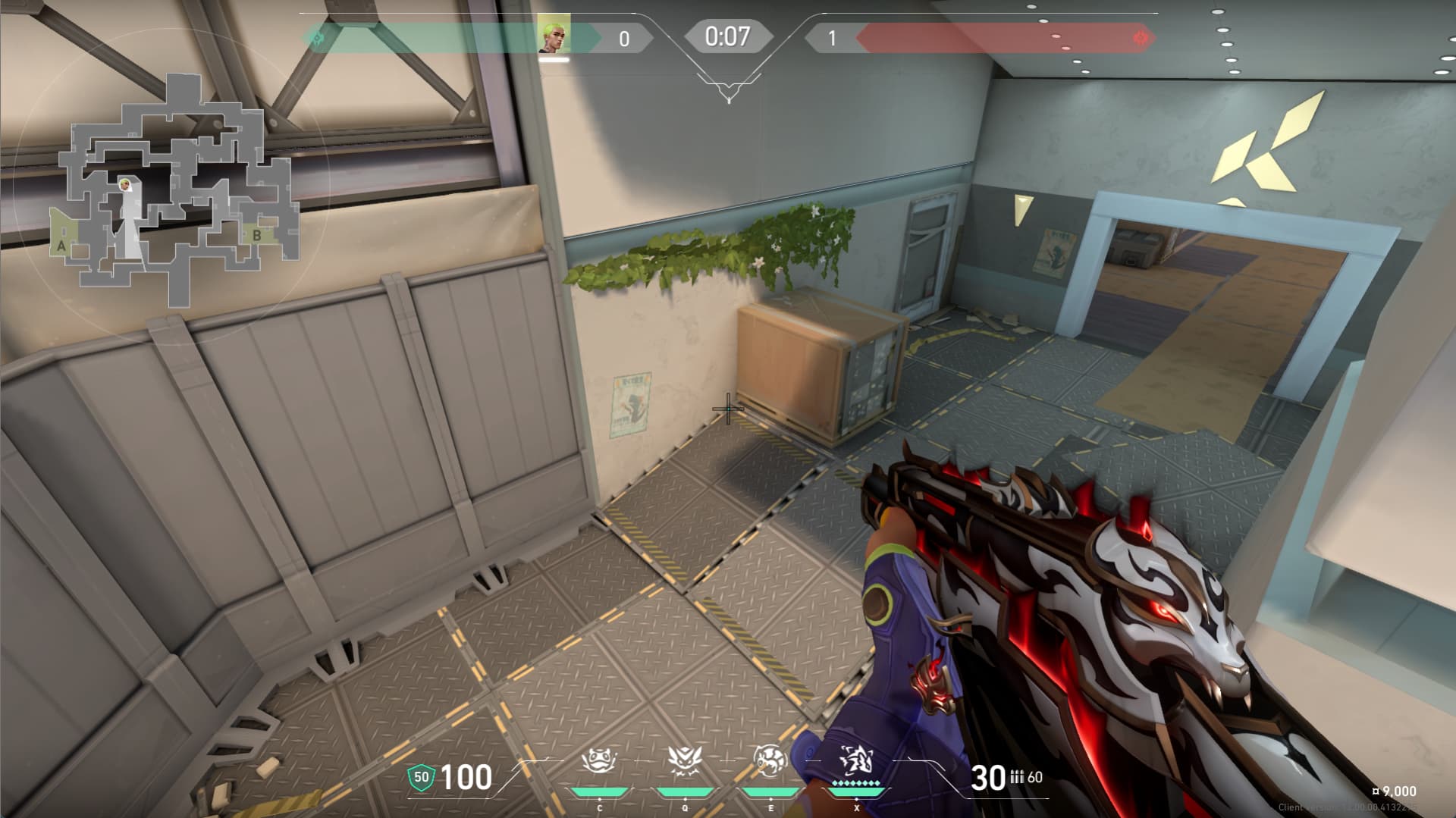Click the player agent marker on minimap
The height and width of the screenshot is (818, 1456).
click(x=124, y=184)
